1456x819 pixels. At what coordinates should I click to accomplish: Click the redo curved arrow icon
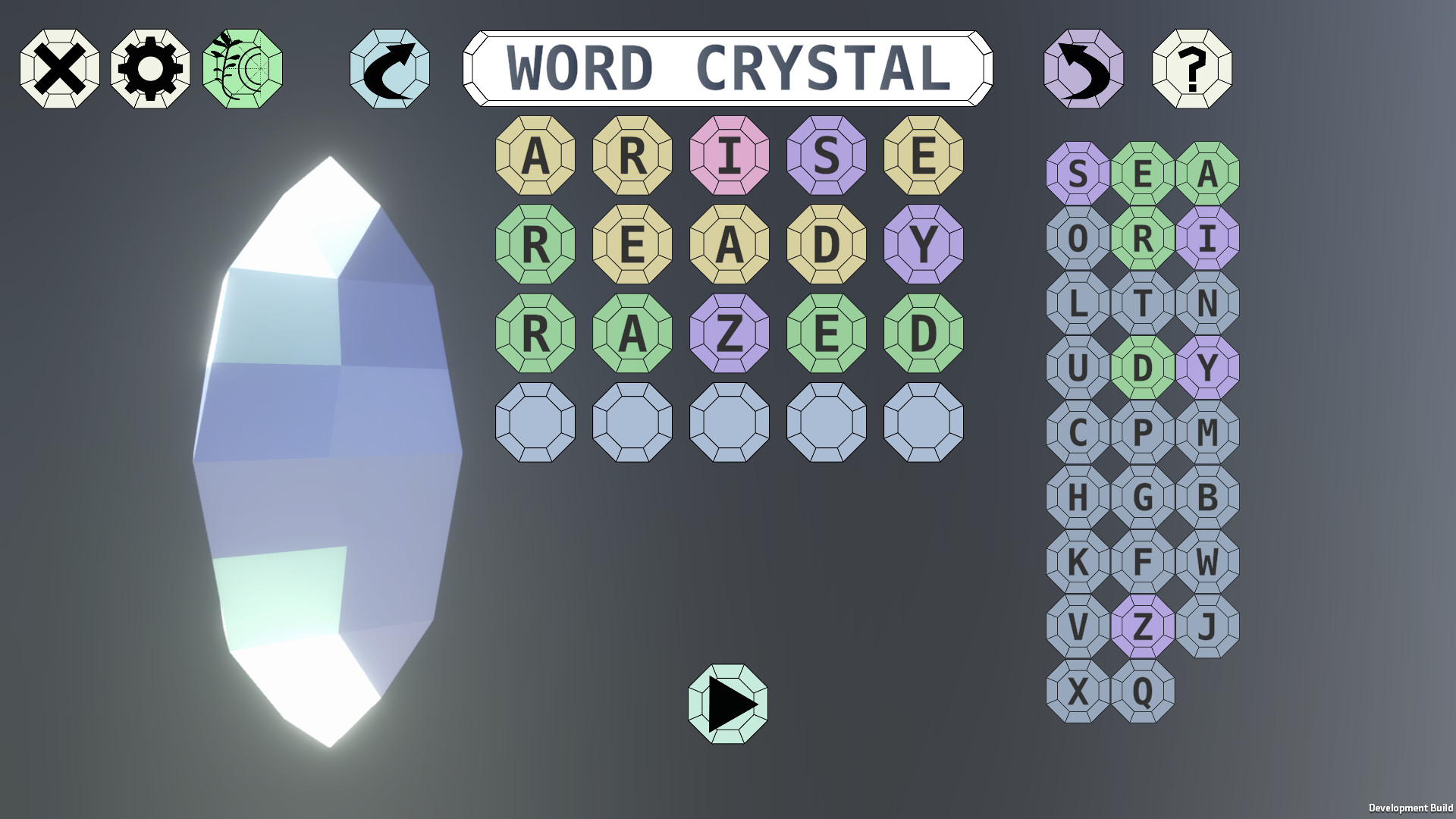click(389, 69)
